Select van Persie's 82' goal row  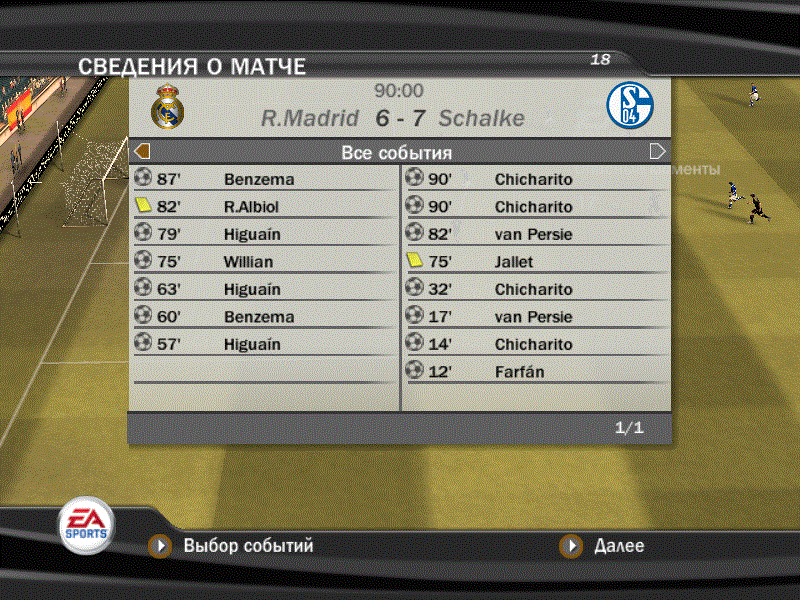pos(535,235)
